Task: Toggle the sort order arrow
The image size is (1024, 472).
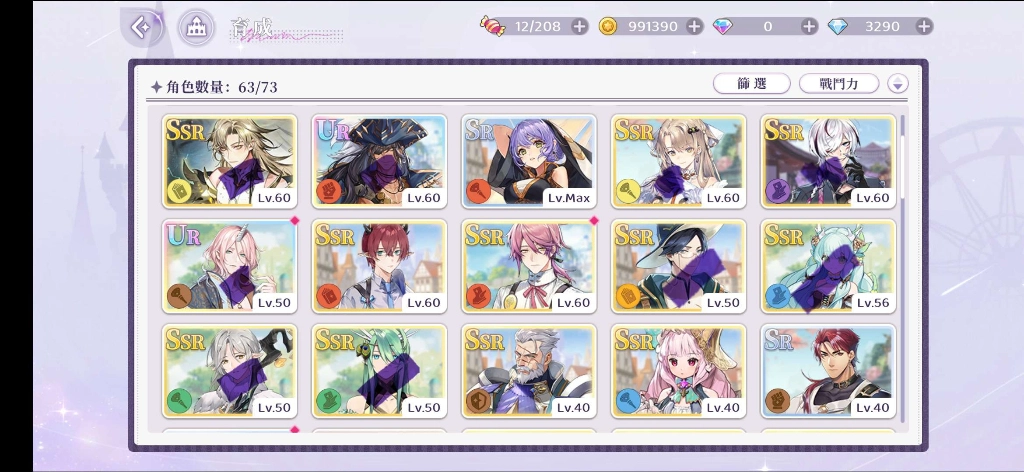Action: (x=898, y=85)
